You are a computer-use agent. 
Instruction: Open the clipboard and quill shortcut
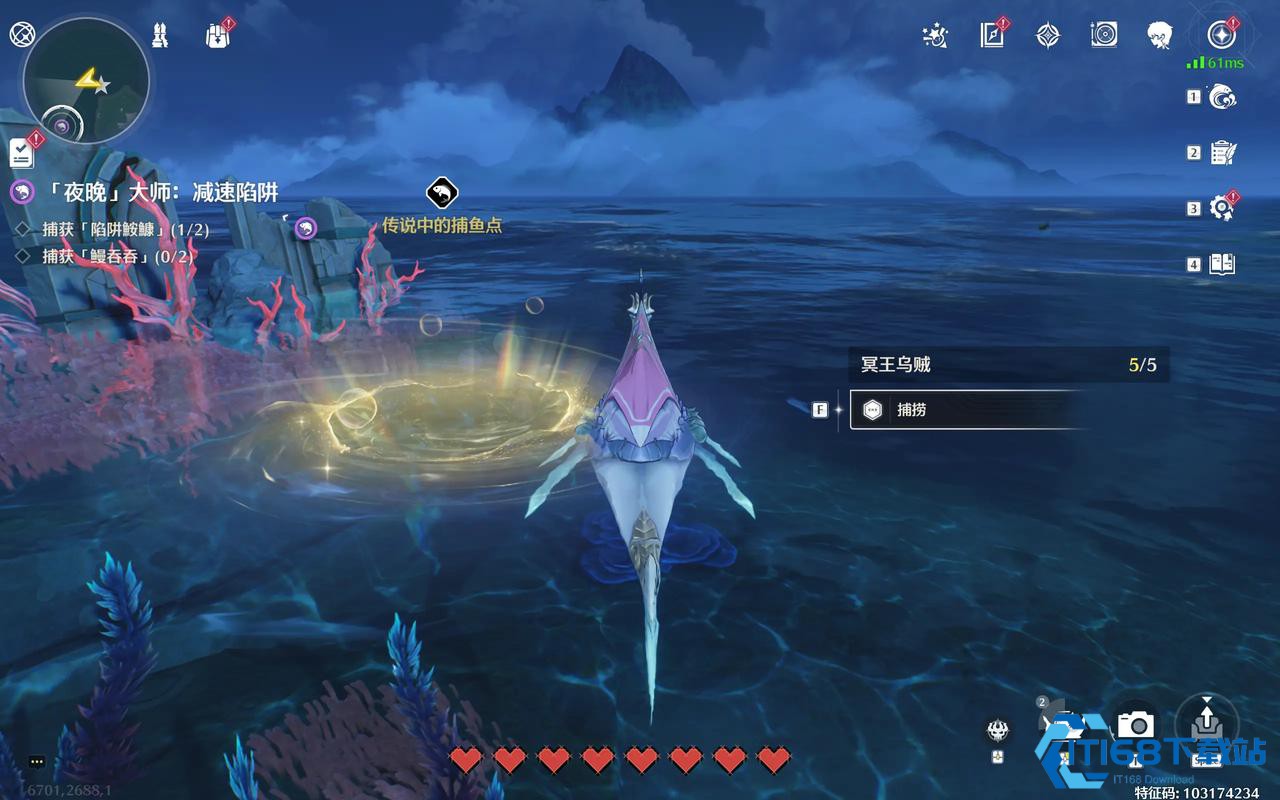coord(1223,153)
